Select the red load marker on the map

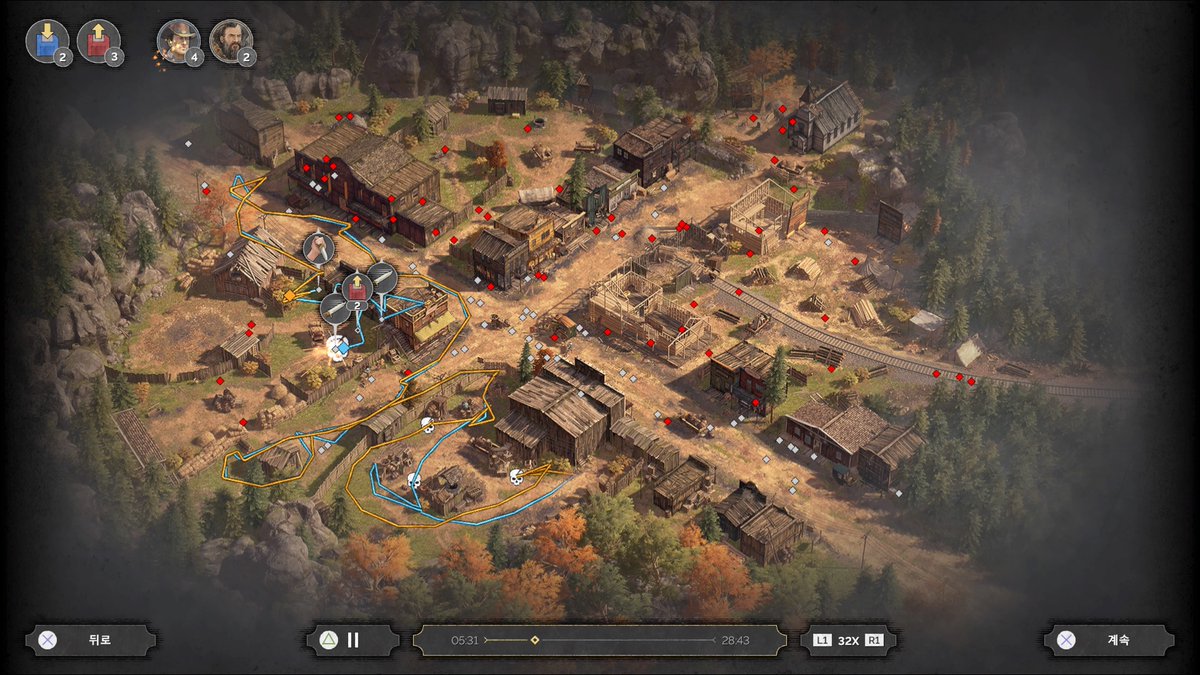[x=357, y=289]
